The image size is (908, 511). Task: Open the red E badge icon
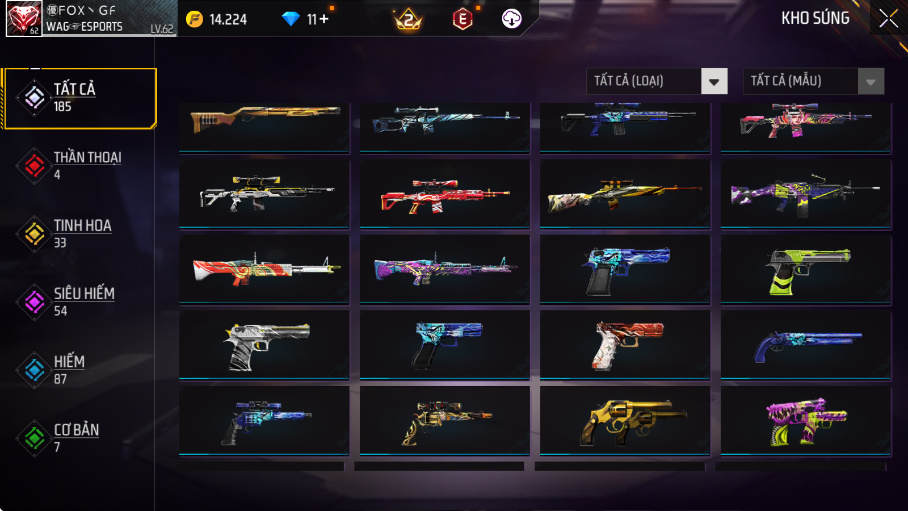[462, 18]
